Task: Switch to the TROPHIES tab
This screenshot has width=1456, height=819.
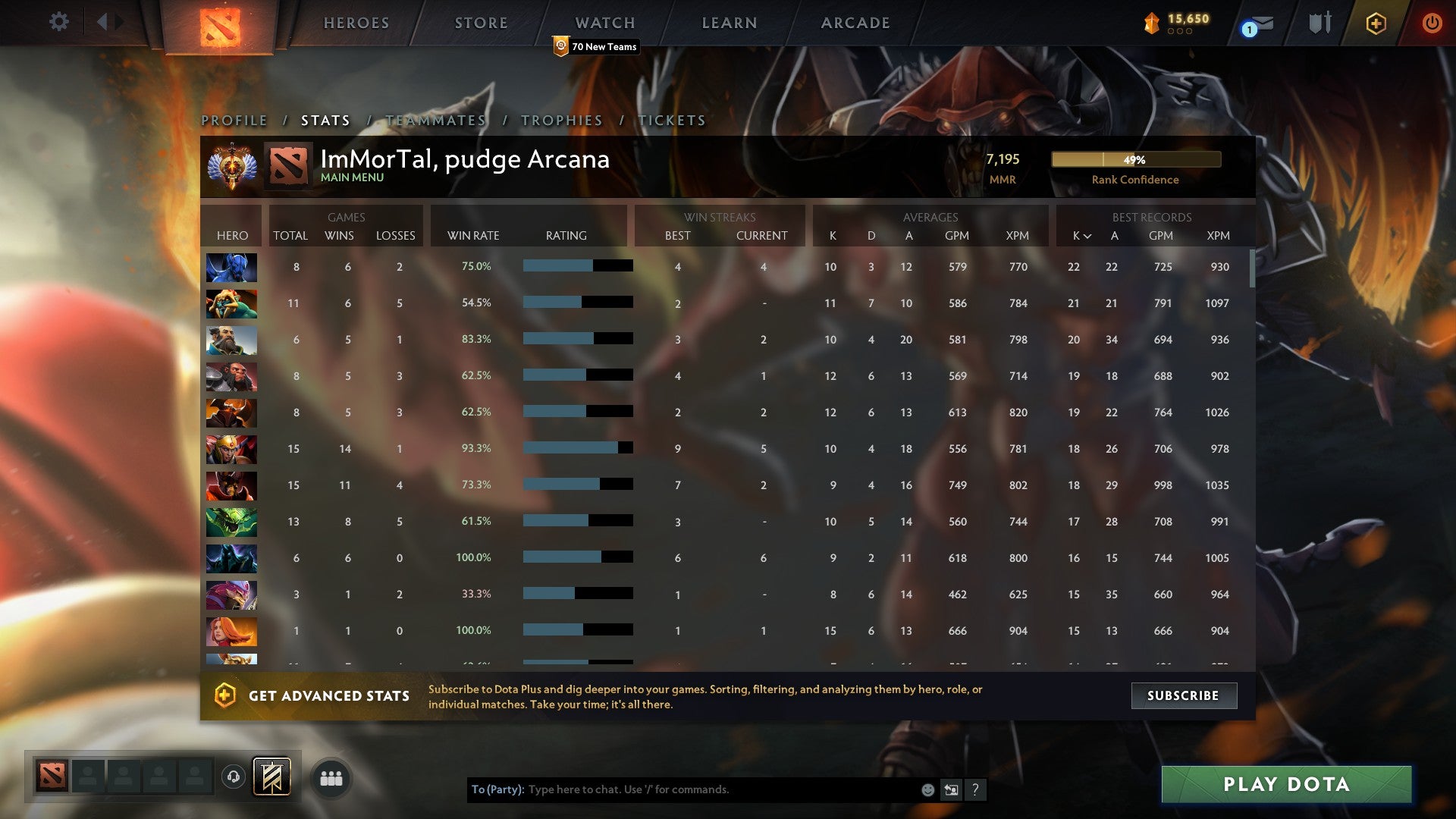Action: point(561,120)
